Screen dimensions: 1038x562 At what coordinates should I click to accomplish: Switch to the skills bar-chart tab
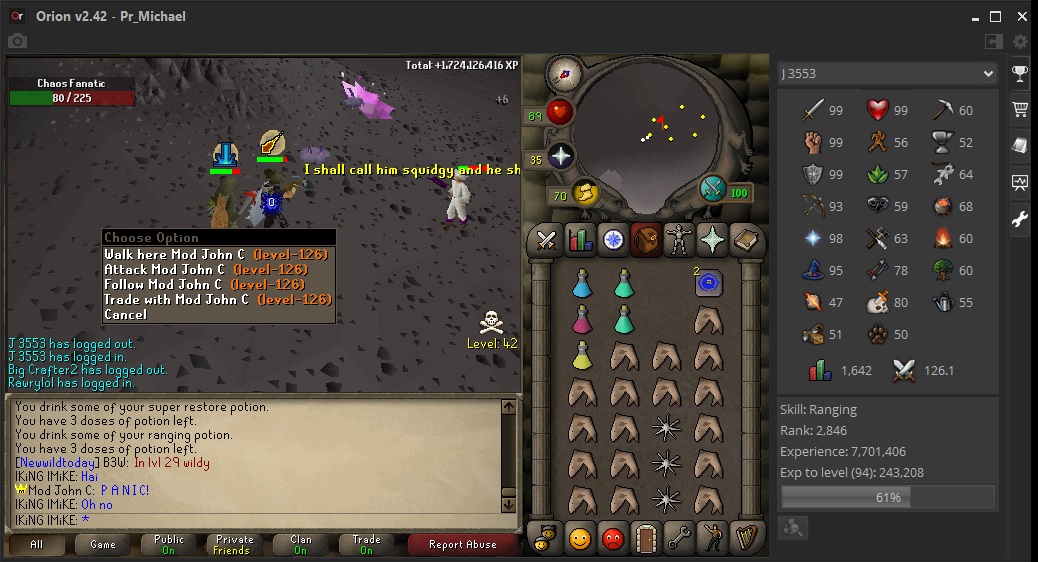[x=580, y=240]
